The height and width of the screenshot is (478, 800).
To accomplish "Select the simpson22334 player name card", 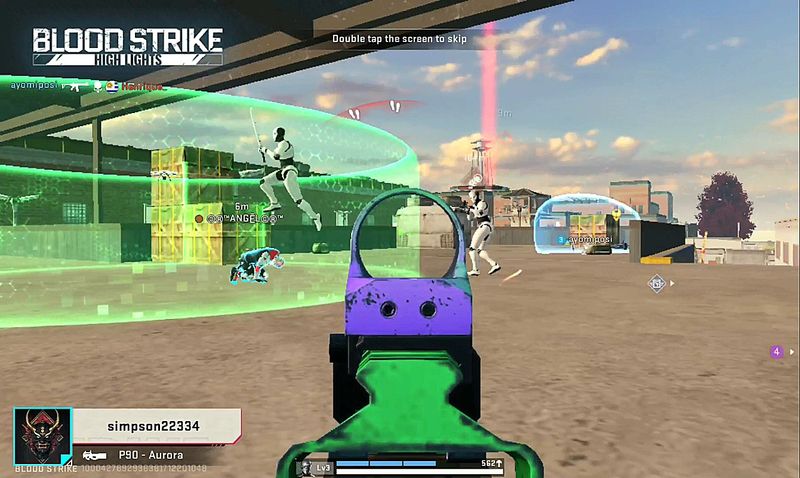I will [x=153, y=426].
